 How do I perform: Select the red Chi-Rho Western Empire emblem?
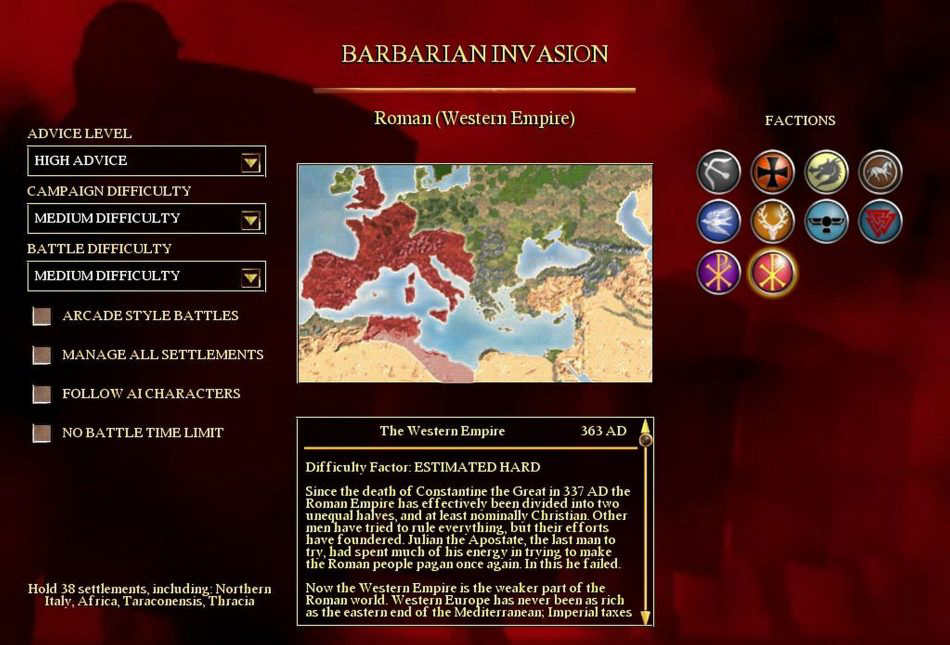772,272
